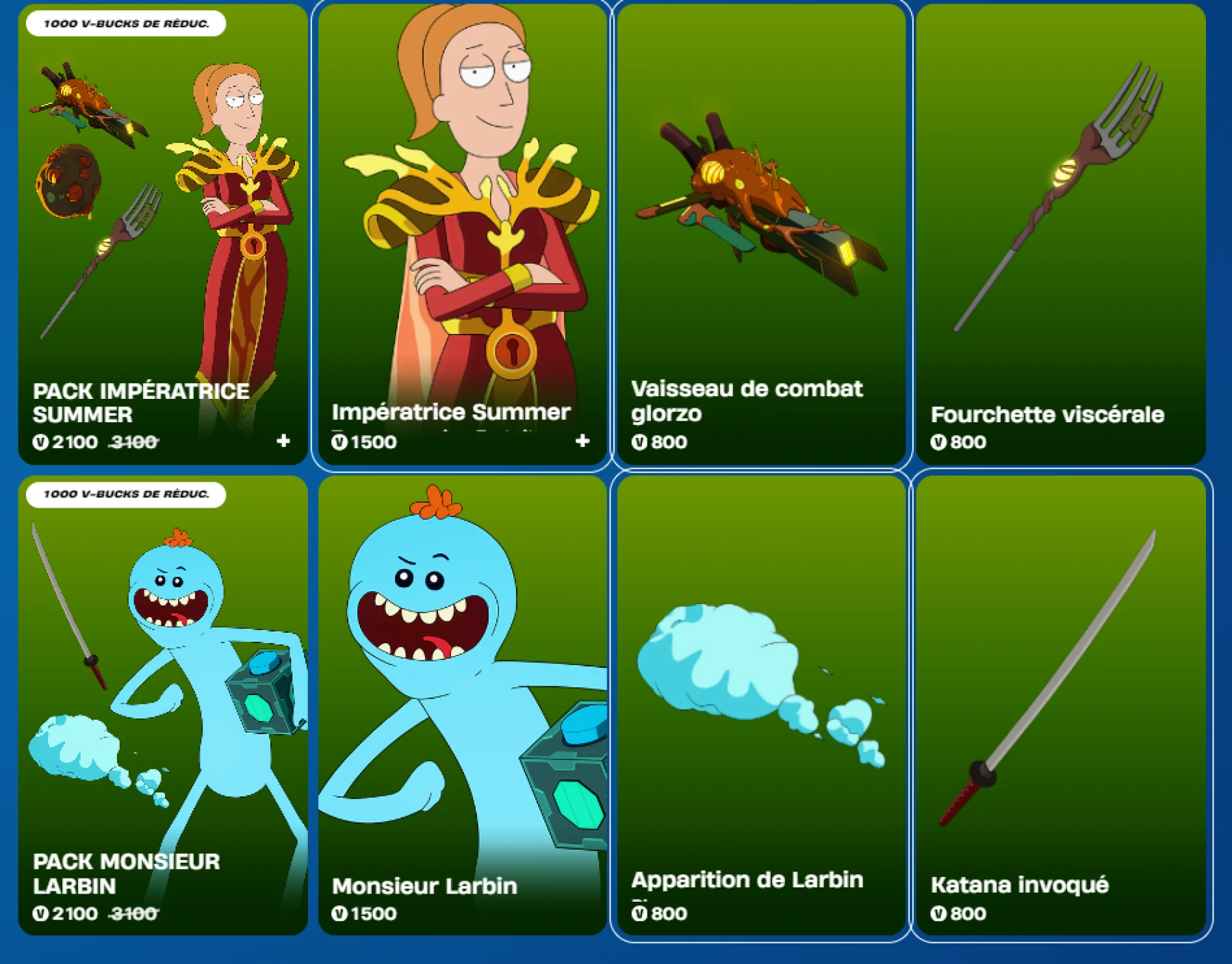Click the 1000 V-Bucks discount badge on Pack Impératrice Summer
This screenshot has width=1232, height=964.
tap(127, 23)
